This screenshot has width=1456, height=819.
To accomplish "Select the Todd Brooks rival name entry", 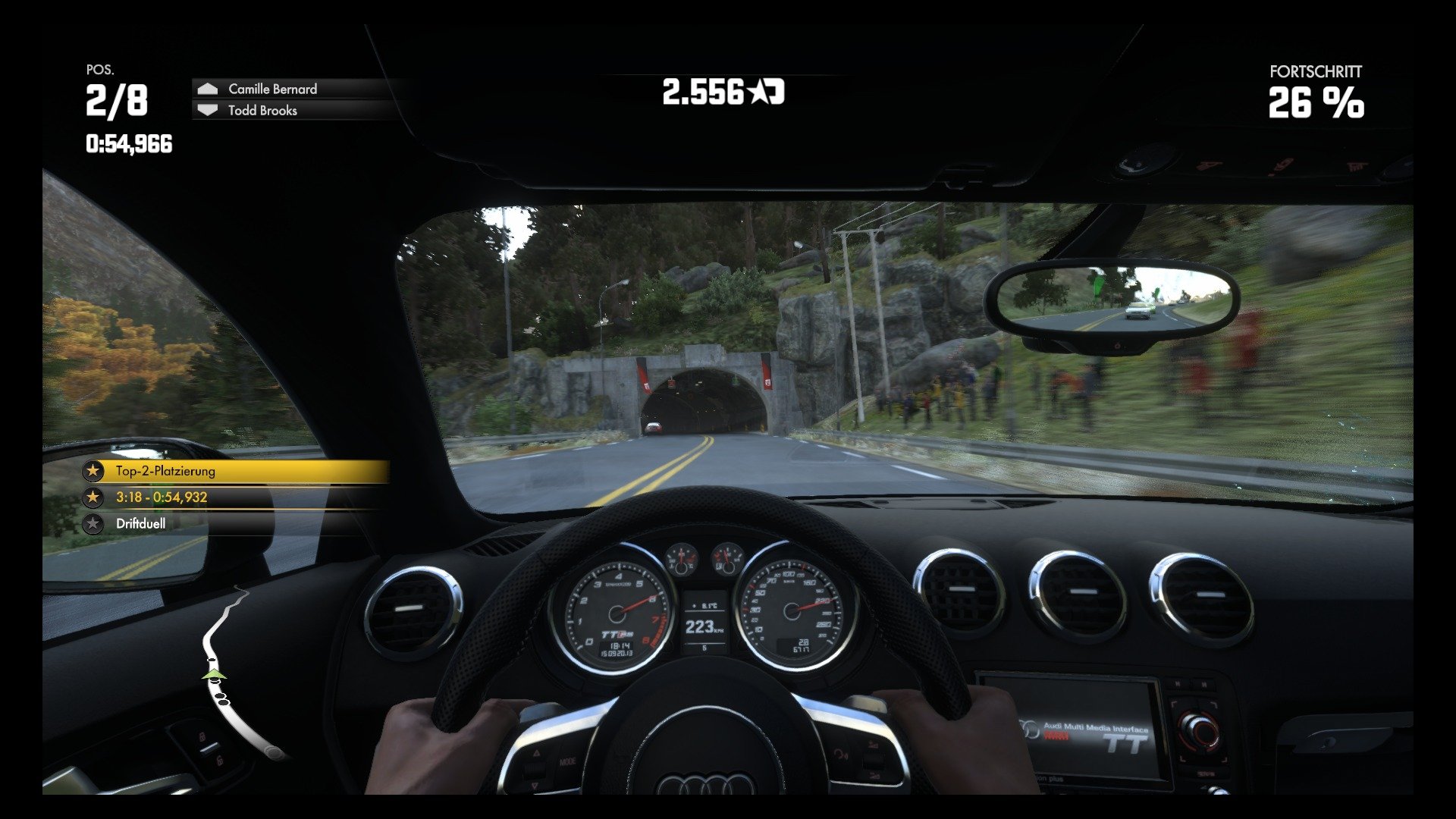I will (262, 111).
